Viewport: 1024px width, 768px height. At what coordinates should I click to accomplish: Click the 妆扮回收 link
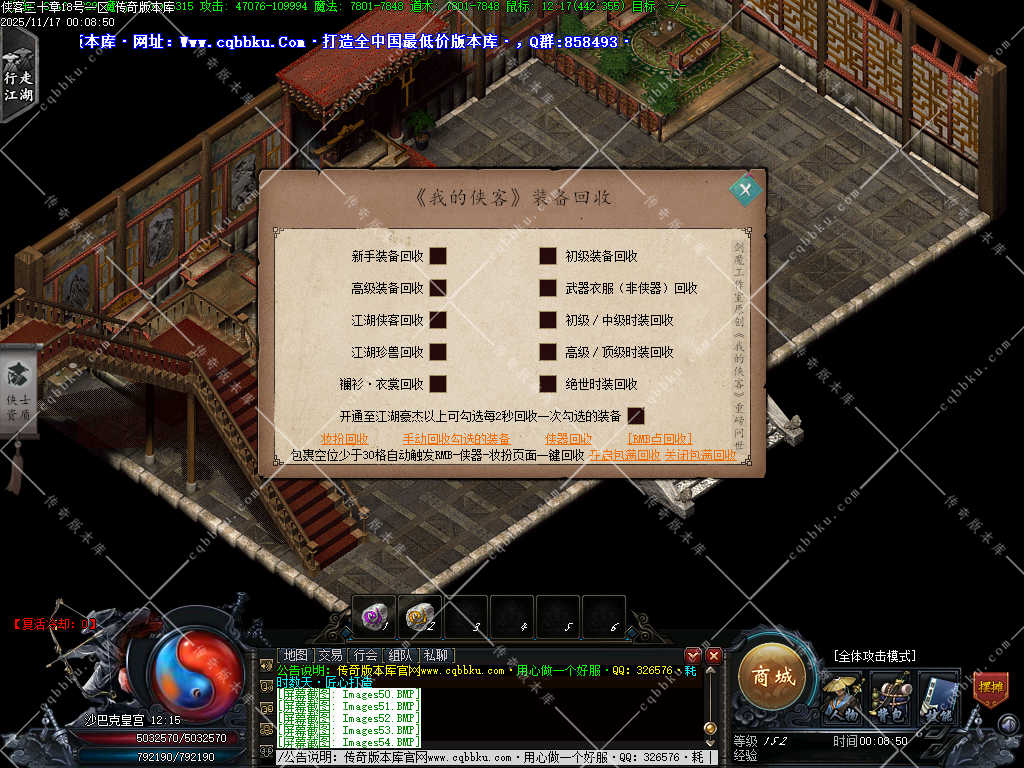[x=344, y=439]
